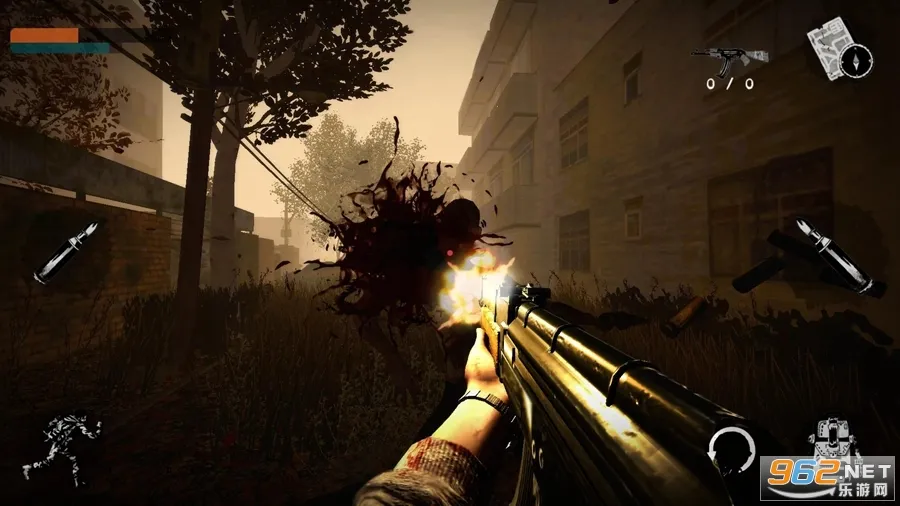Activate the running man sprint icon
900x506 pixels.
(x=62, y=446)
